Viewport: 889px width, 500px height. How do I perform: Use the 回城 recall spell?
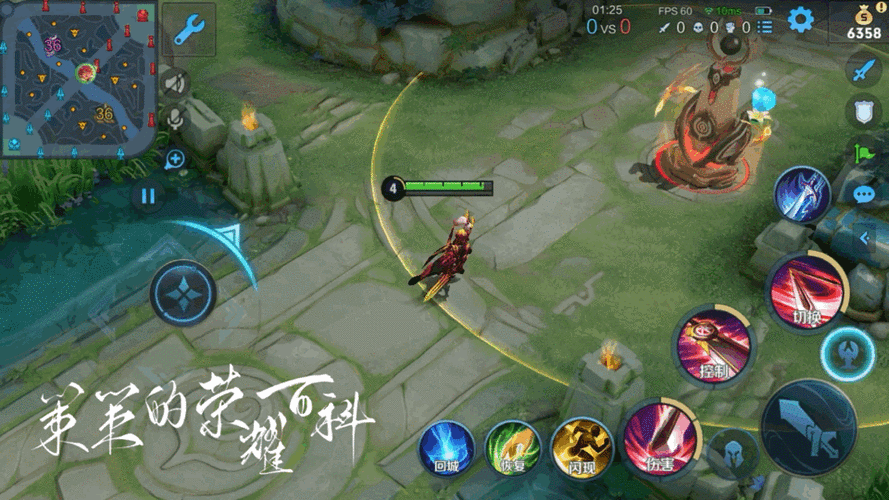(x=445, y=447)
